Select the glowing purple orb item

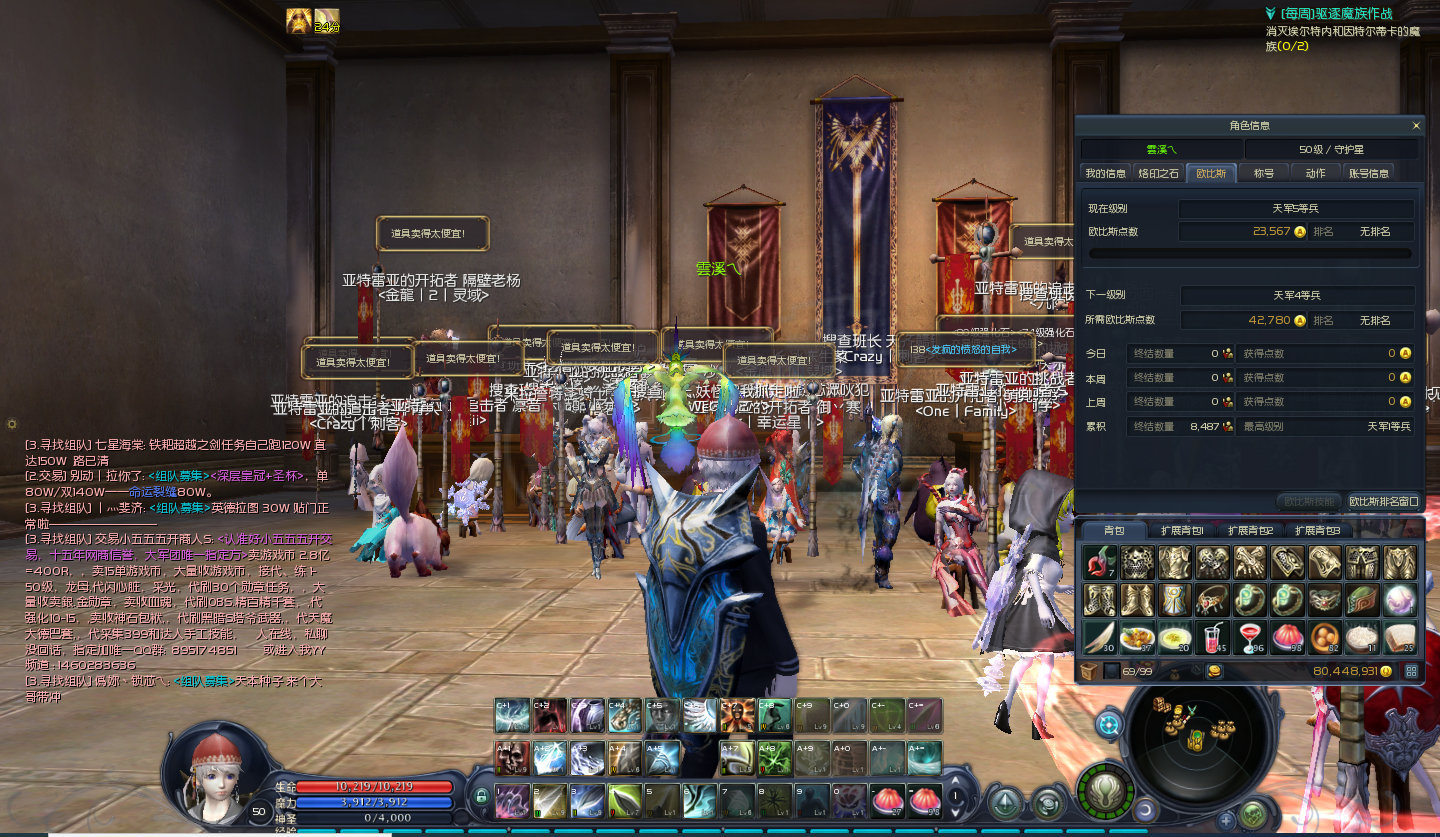click(1399, 600)
